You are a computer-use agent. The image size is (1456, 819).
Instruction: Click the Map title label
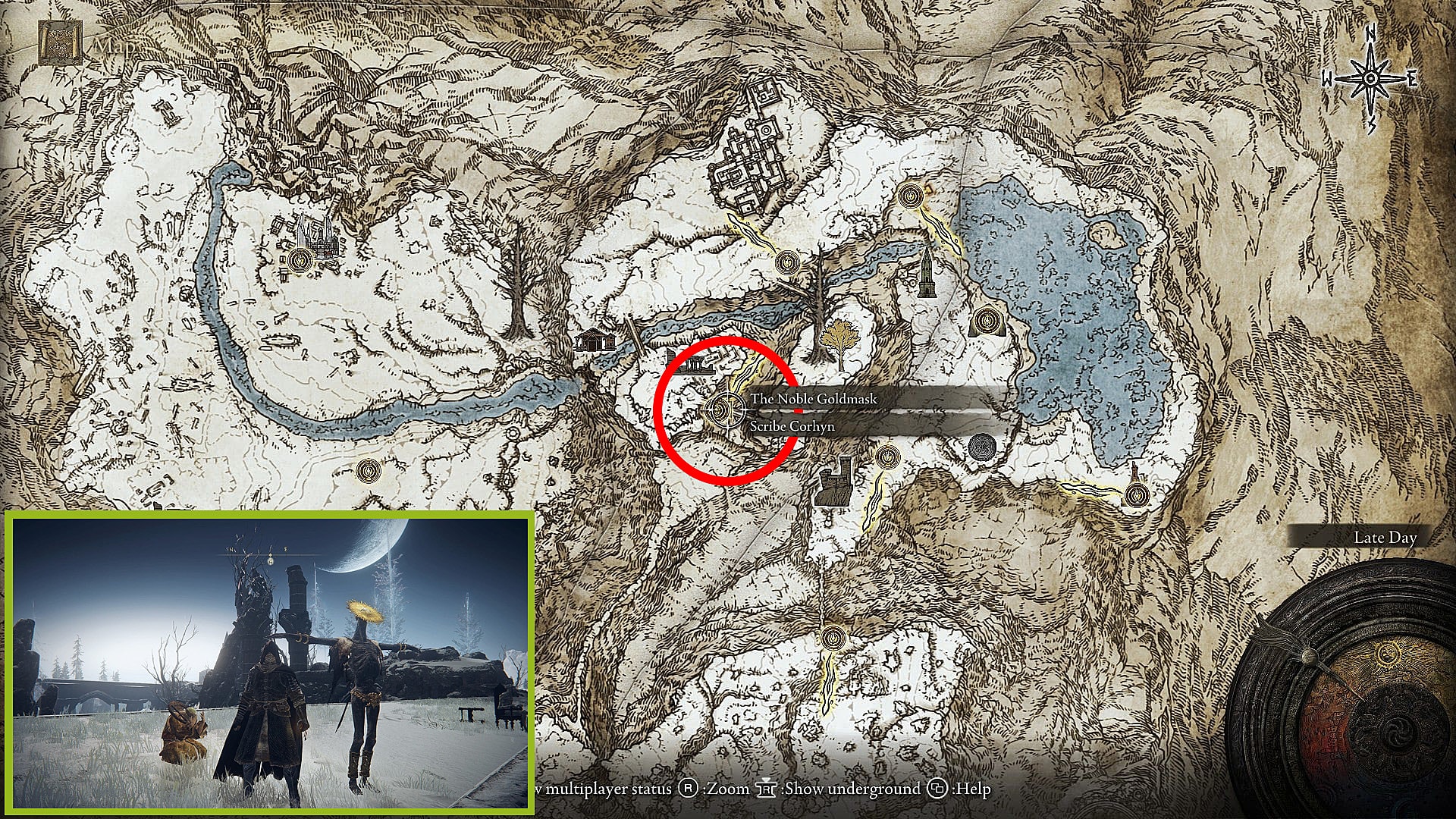112,45
